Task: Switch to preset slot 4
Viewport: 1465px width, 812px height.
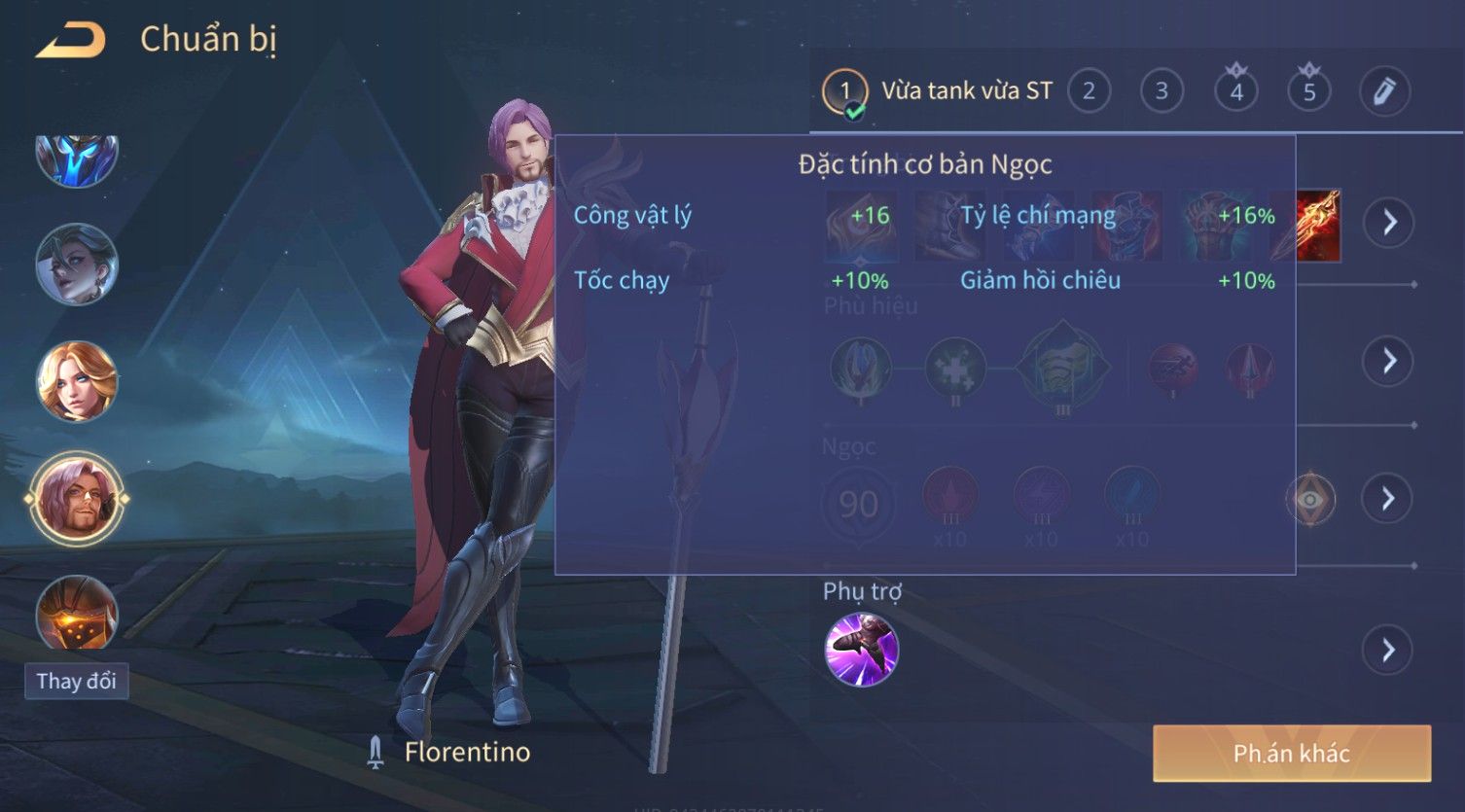Action: (x=1236, y=91)
